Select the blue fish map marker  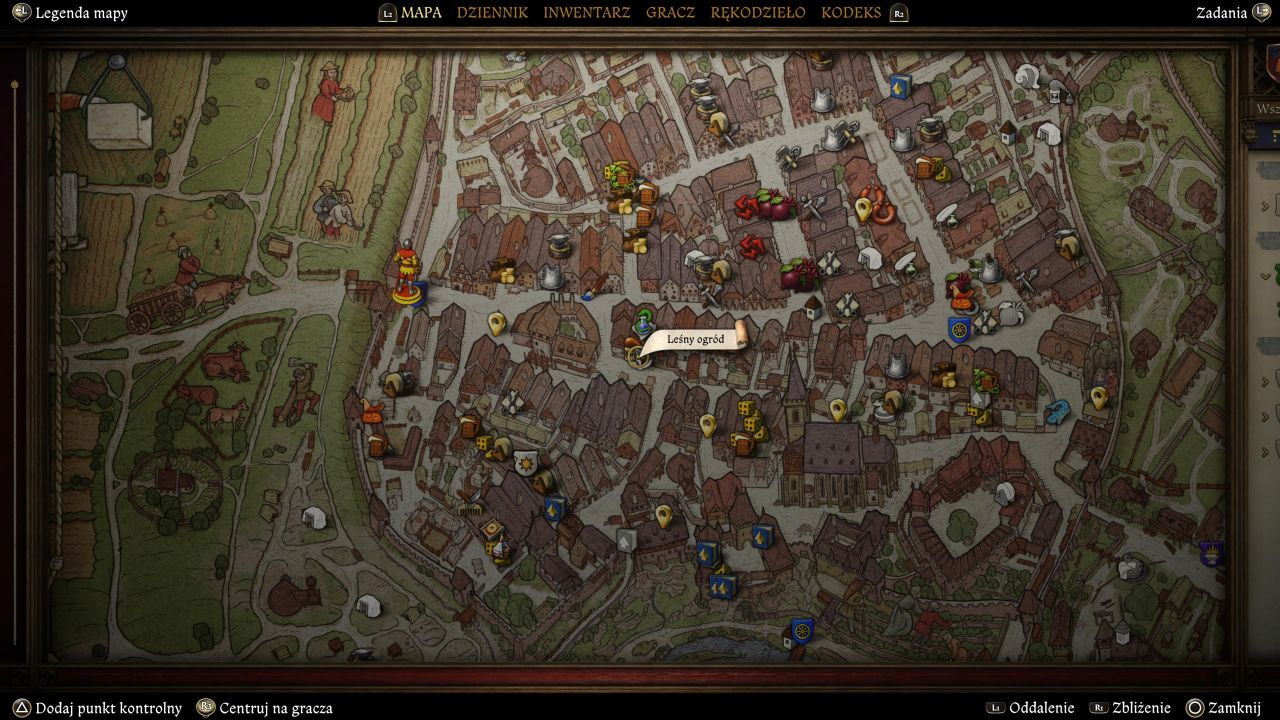1056,411
